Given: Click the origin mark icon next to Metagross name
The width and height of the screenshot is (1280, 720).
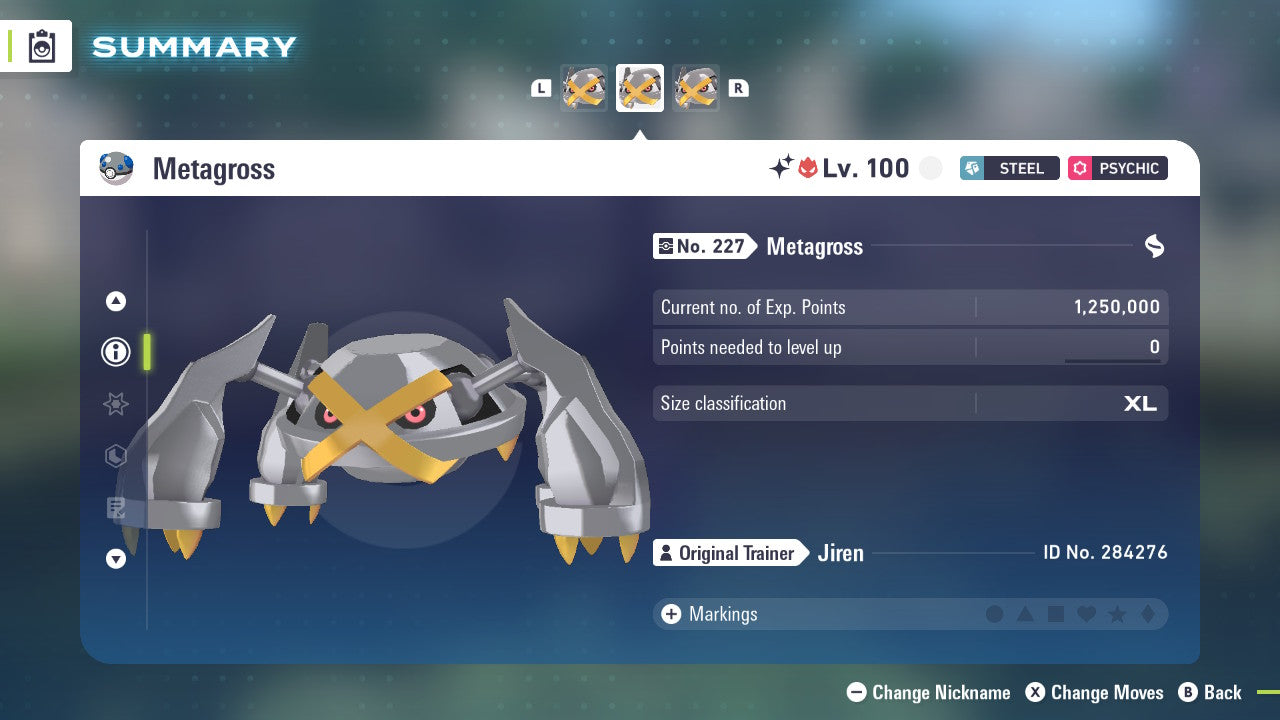Looking at the screenshot, I should tap(1155, 246).
